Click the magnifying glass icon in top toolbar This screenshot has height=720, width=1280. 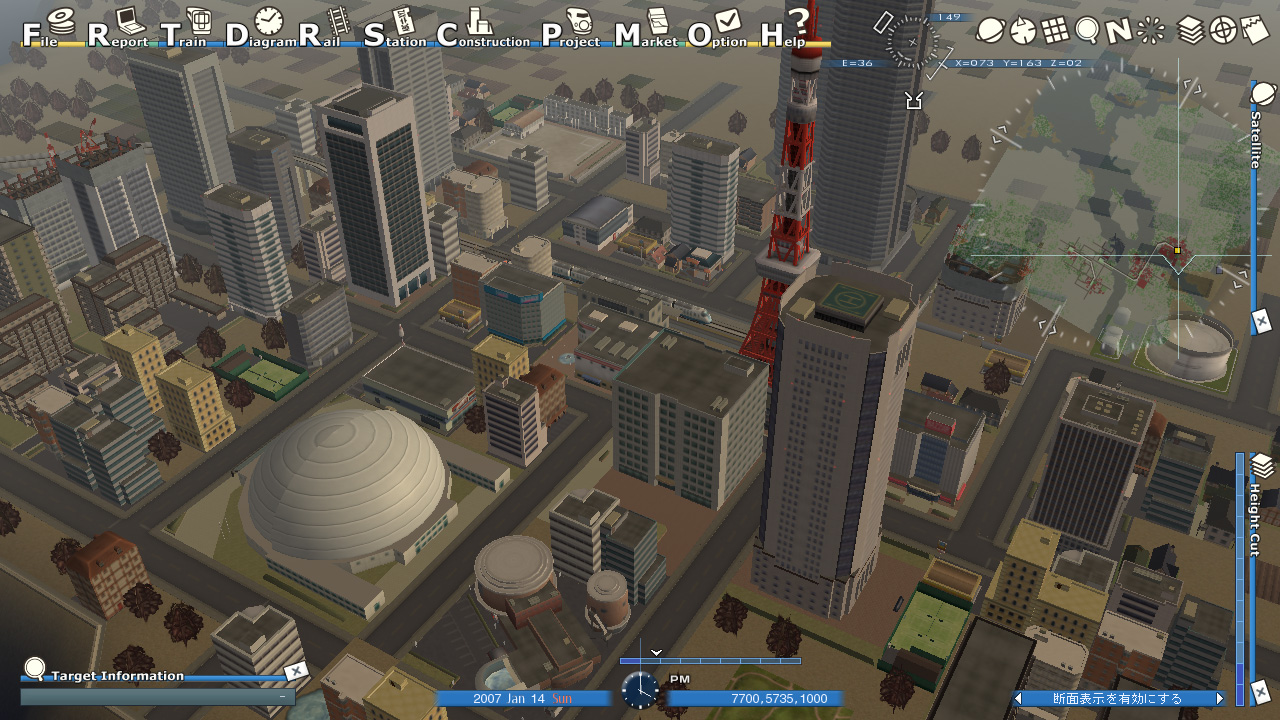tap(1086, 30)
